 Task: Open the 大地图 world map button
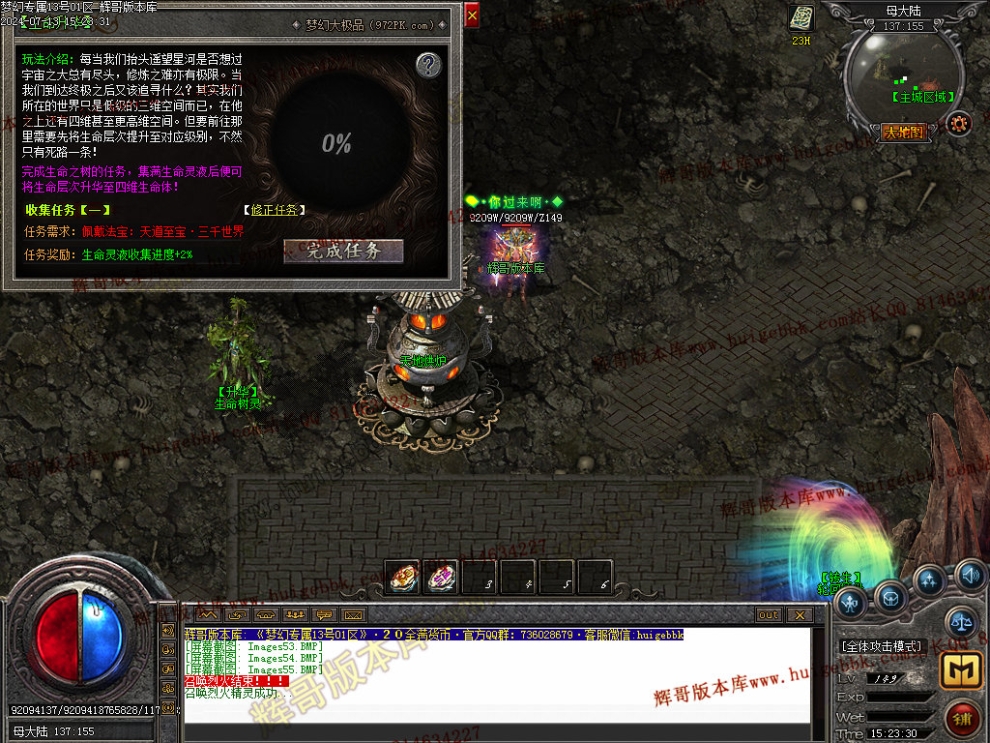click(904, 131)
